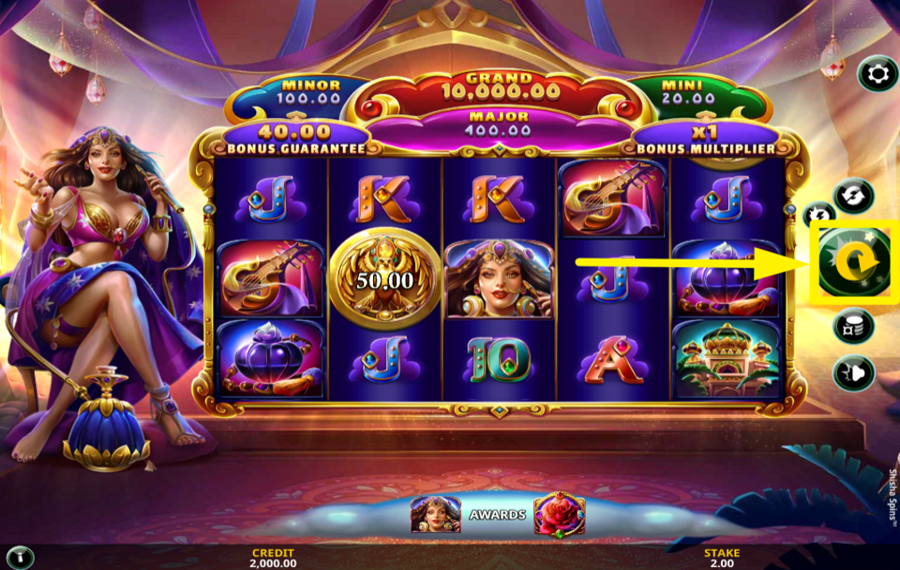Screen dimensions: 900x570
Task: Click the bonus buy play-arrow button
Action: pyautogui.click(x=853, y=372)
